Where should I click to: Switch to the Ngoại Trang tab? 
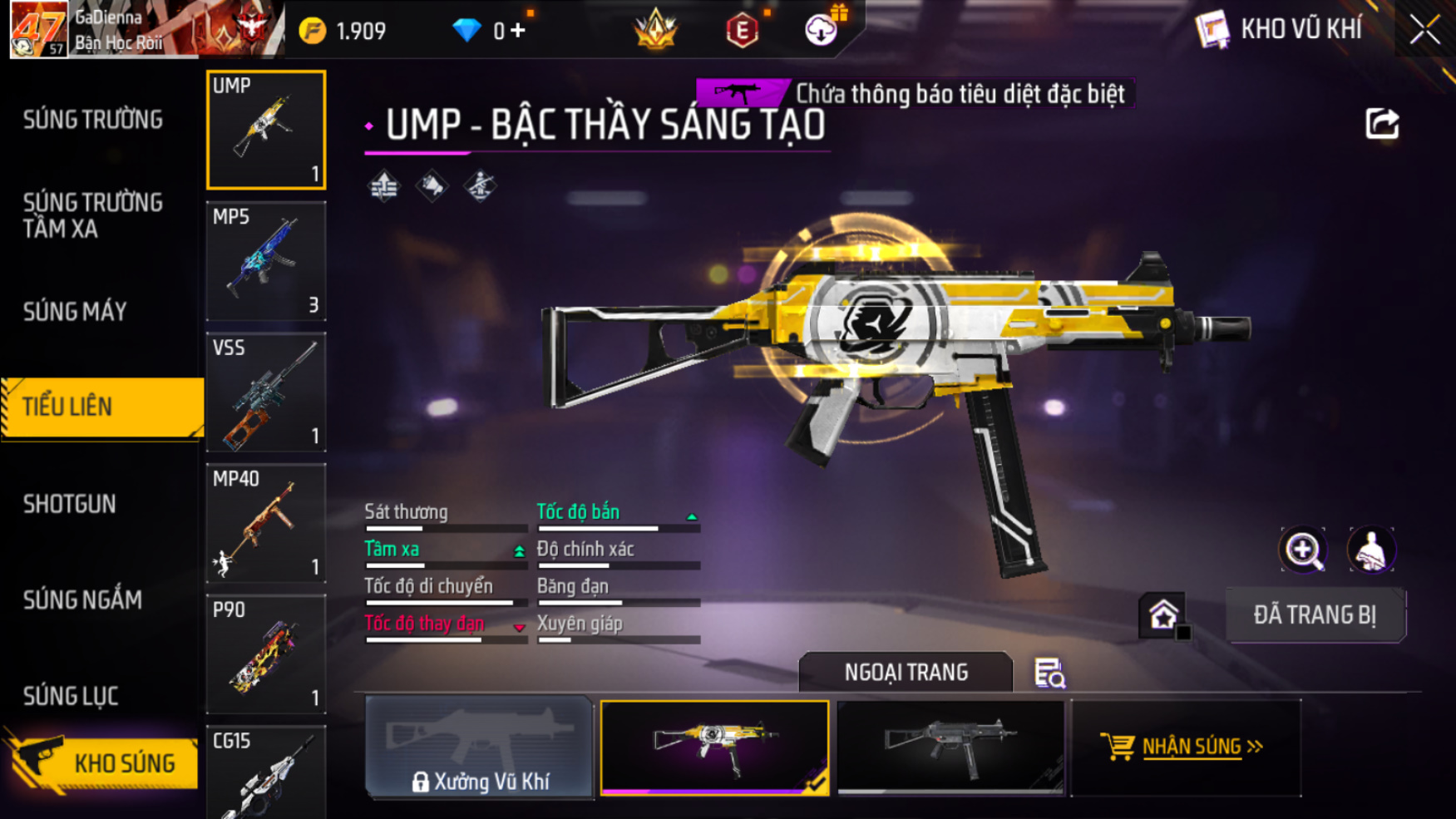click(x=906, y=672)
